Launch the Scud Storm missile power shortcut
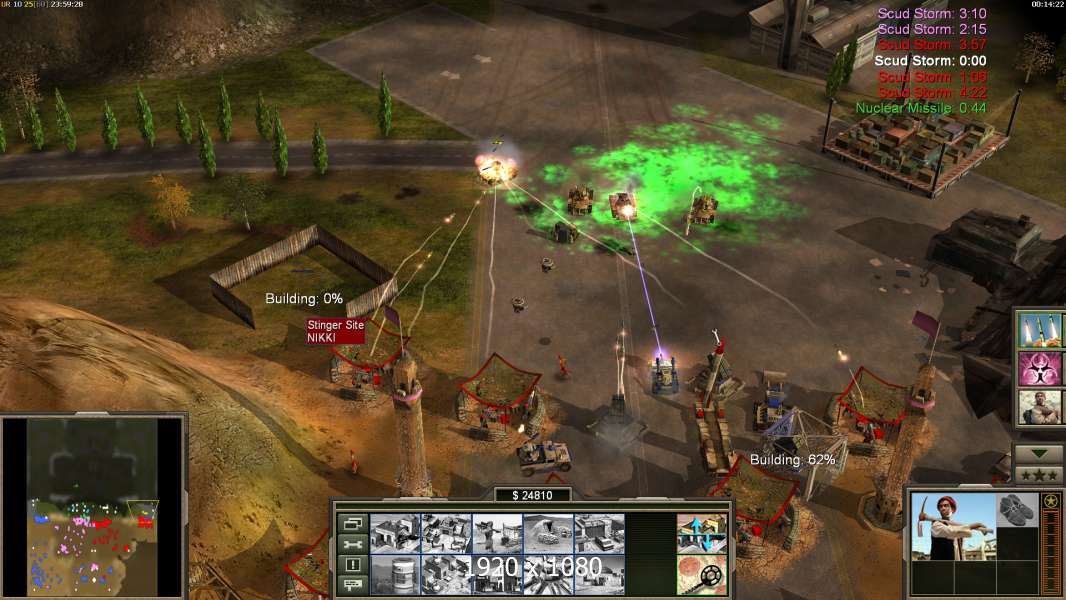 (x=1041, y=330)
